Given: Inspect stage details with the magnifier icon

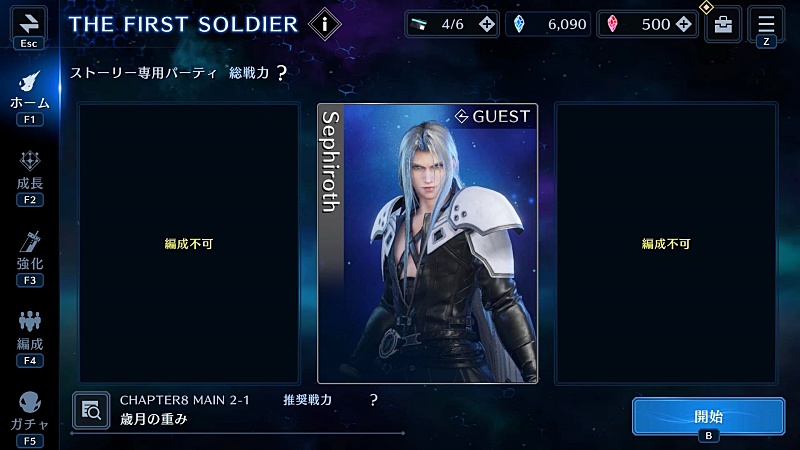Looking at the screenshot, I should (92, 409).
